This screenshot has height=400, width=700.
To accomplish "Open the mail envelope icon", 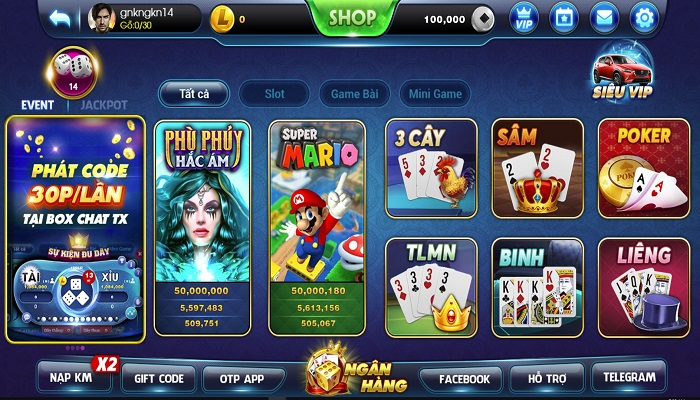I will [604, 18].
